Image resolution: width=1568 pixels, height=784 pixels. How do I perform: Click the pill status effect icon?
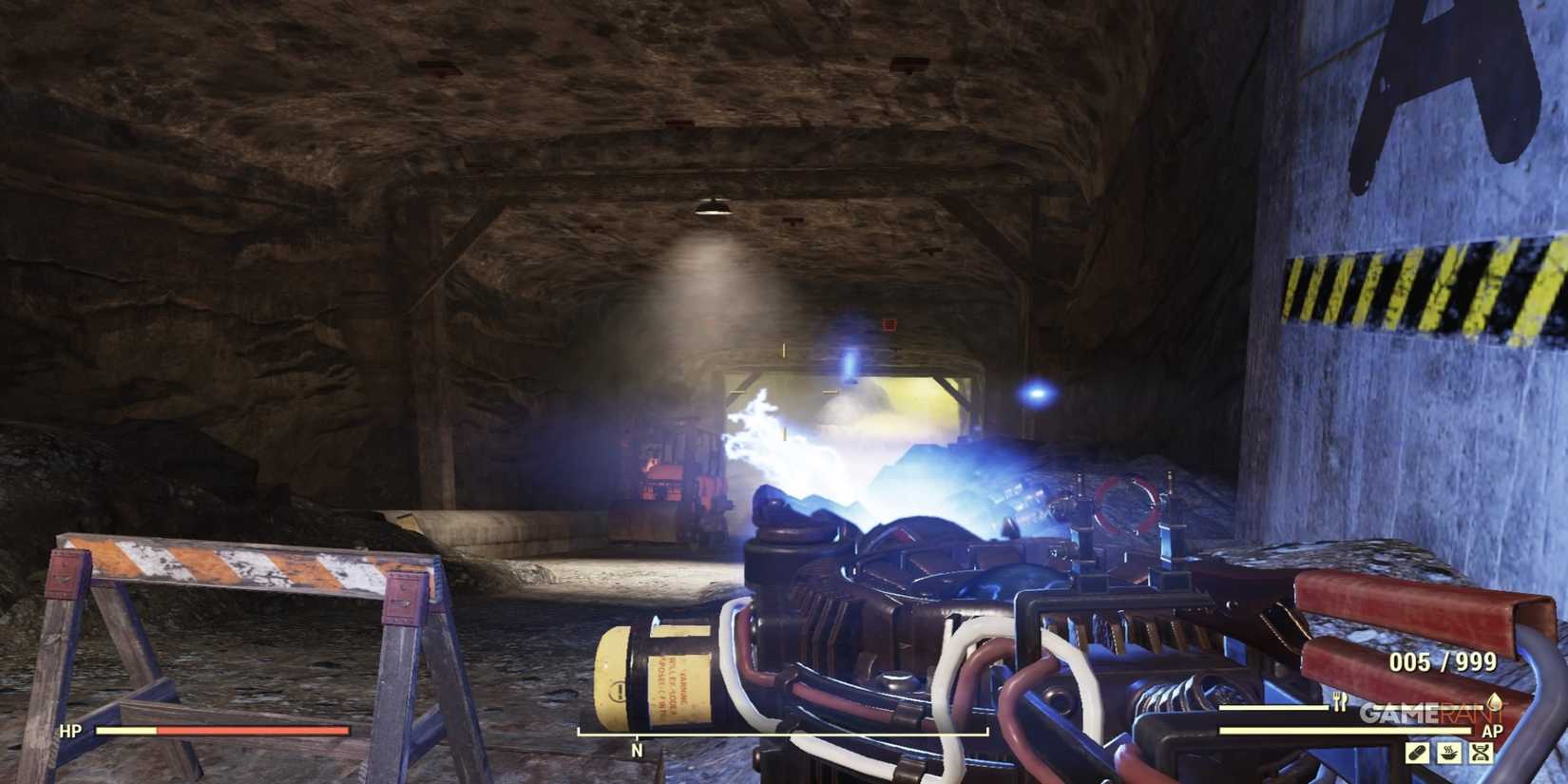point(1418,753)
